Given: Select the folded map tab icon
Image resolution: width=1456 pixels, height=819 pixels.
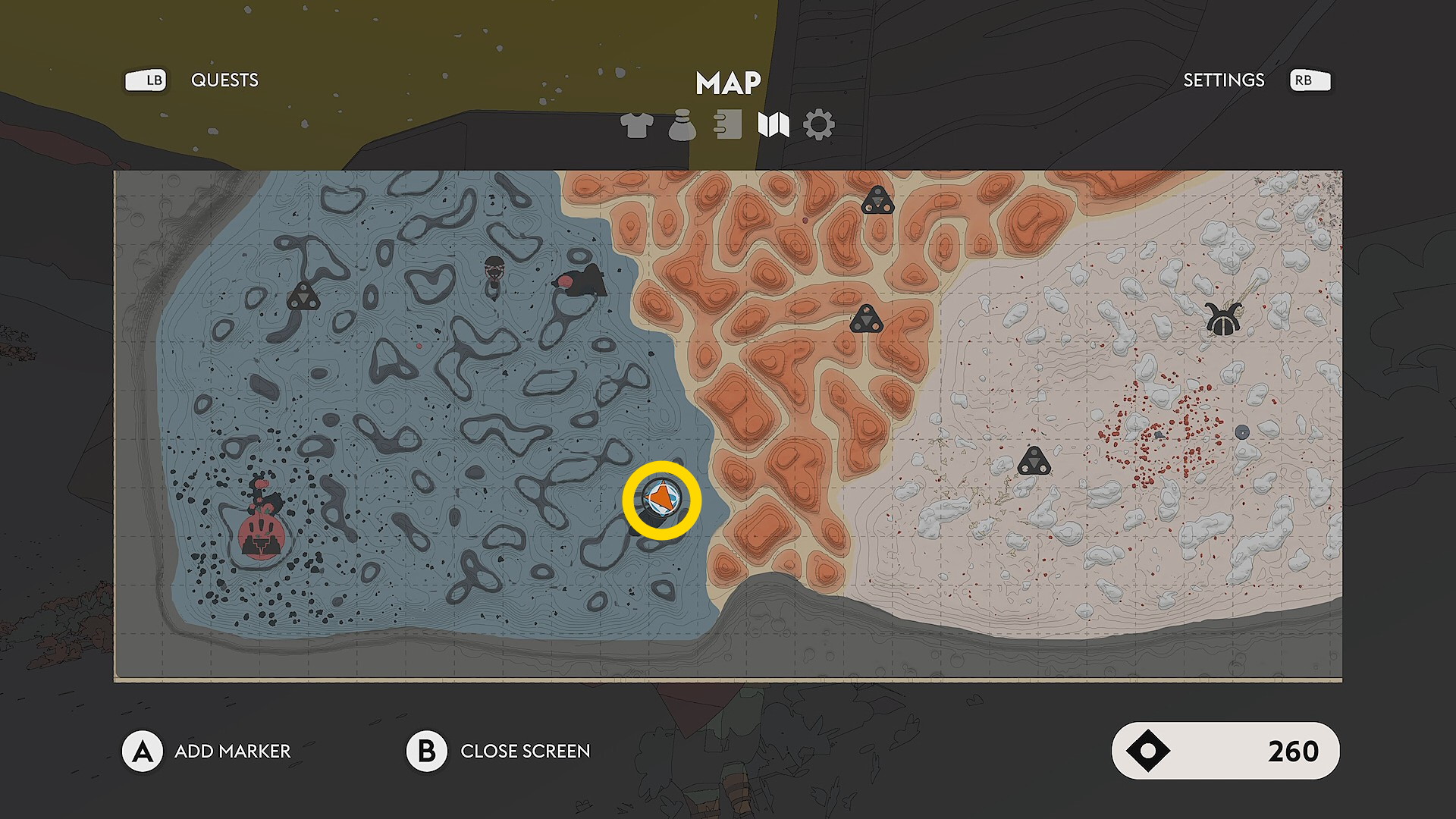Looking at the screenshot, I should pyautogui.click(x=773, y=125).
